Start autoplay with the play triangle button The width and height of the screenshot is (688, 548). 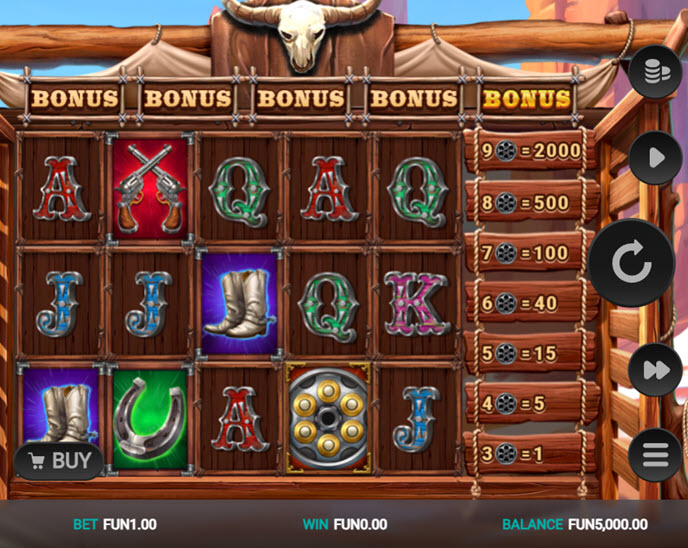pyautogui.click(x=655, y=158)
